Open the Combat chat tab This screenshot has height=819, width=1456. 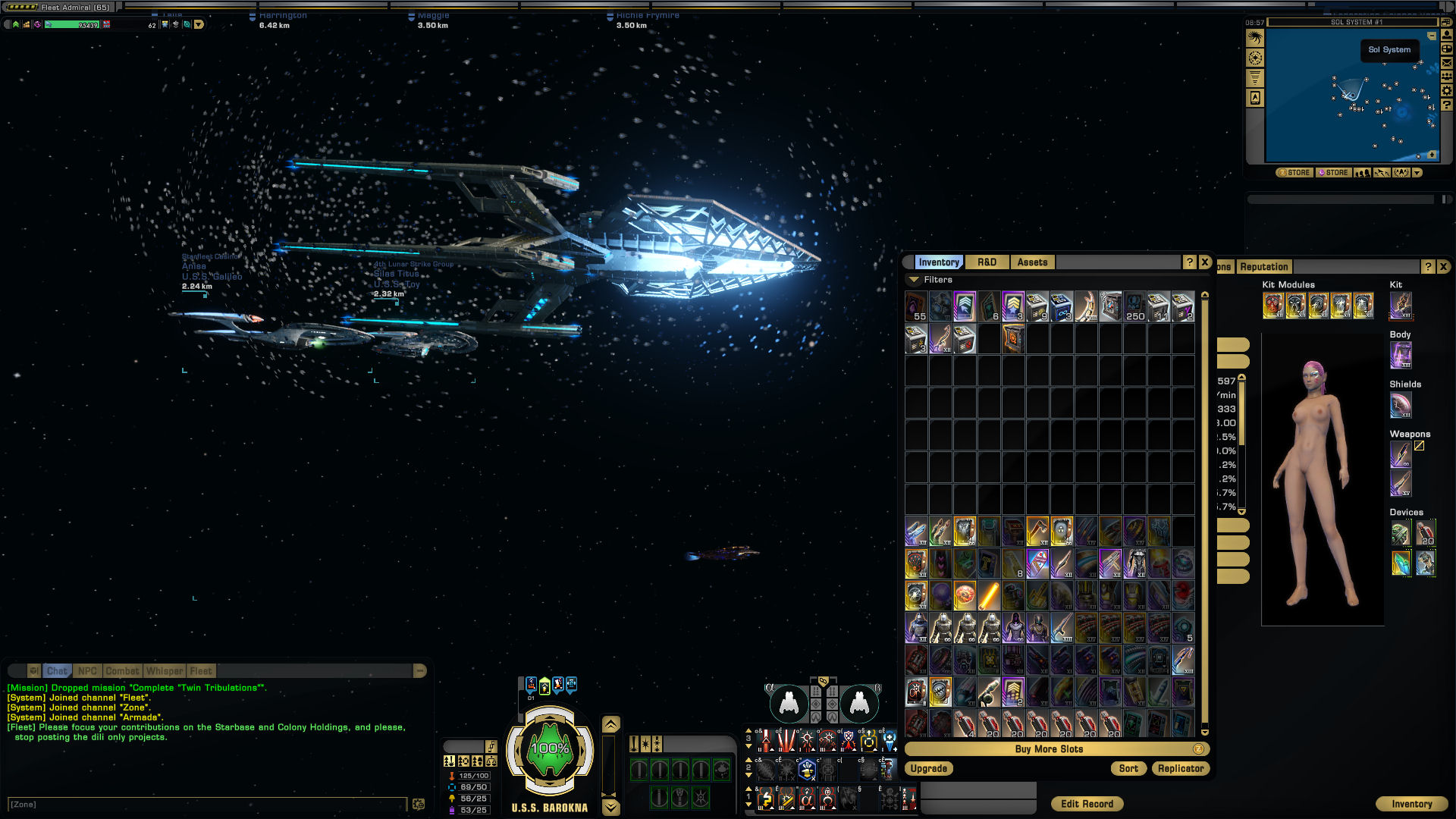point(122,671)
